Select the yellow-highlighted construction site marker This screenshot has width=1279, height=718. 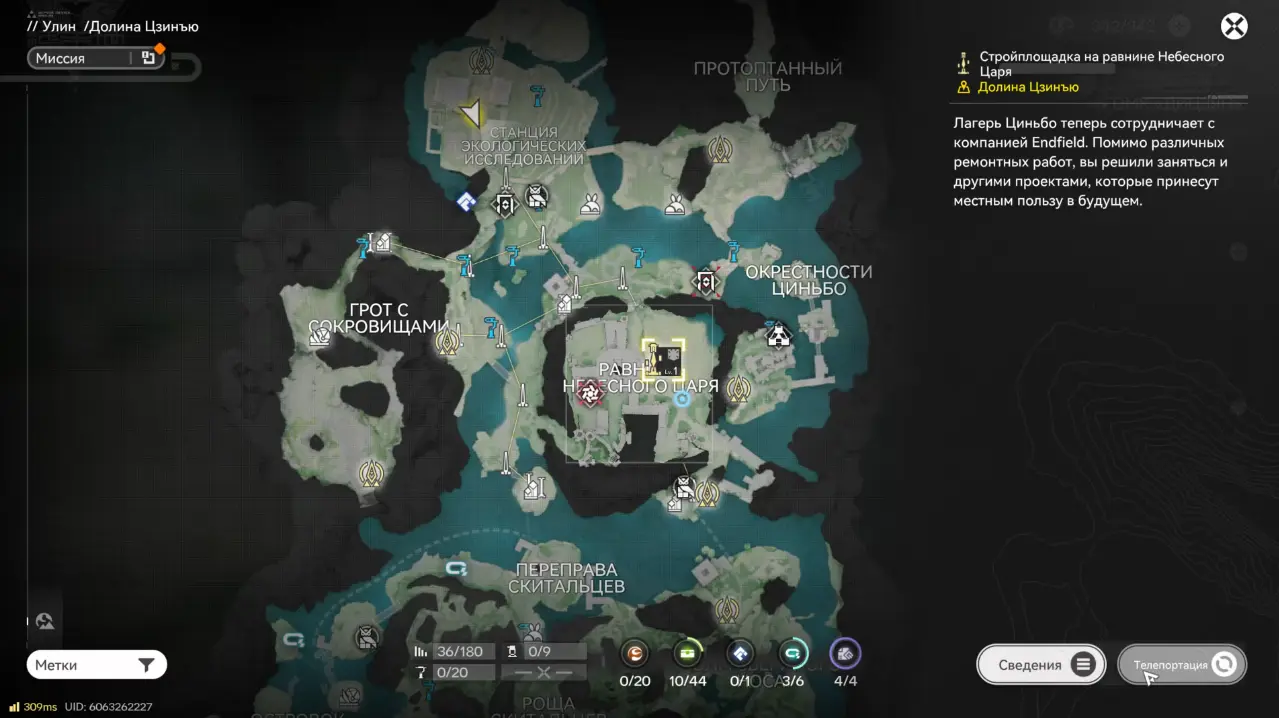[x=664, y=358]
